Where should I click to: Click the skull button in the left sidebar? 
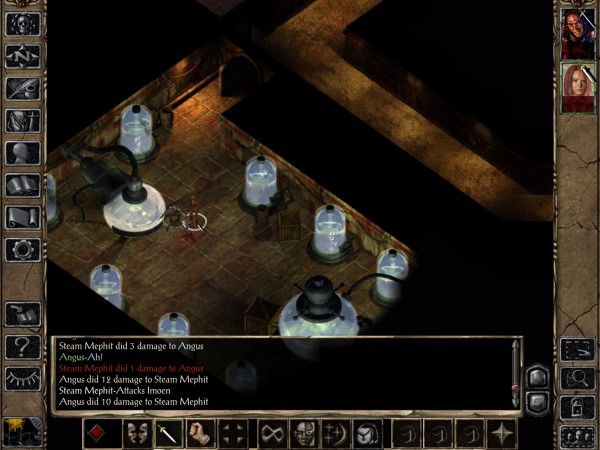tap(23, 24)
